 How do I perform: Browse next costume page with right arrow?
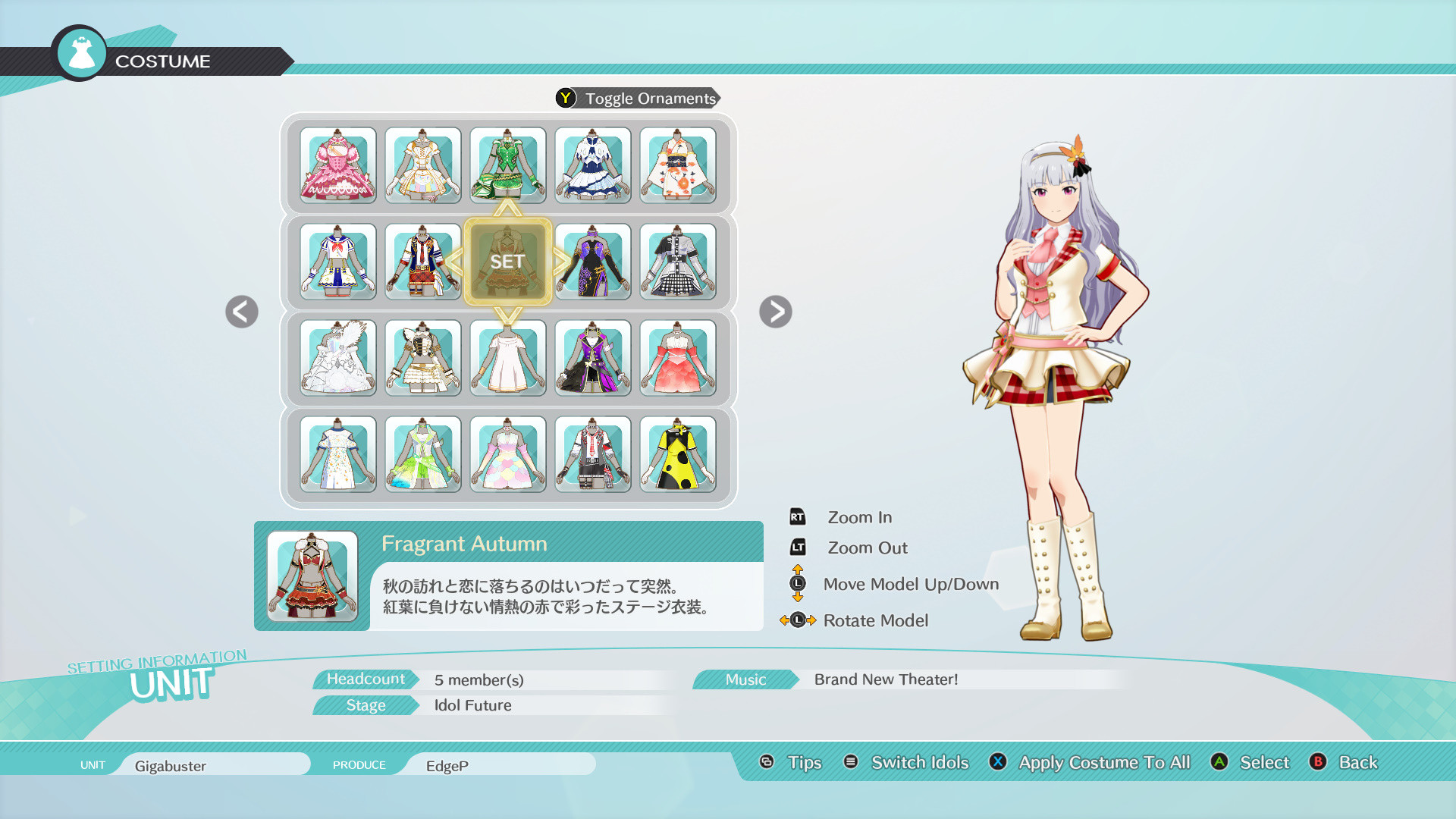[x=775, y=312]
